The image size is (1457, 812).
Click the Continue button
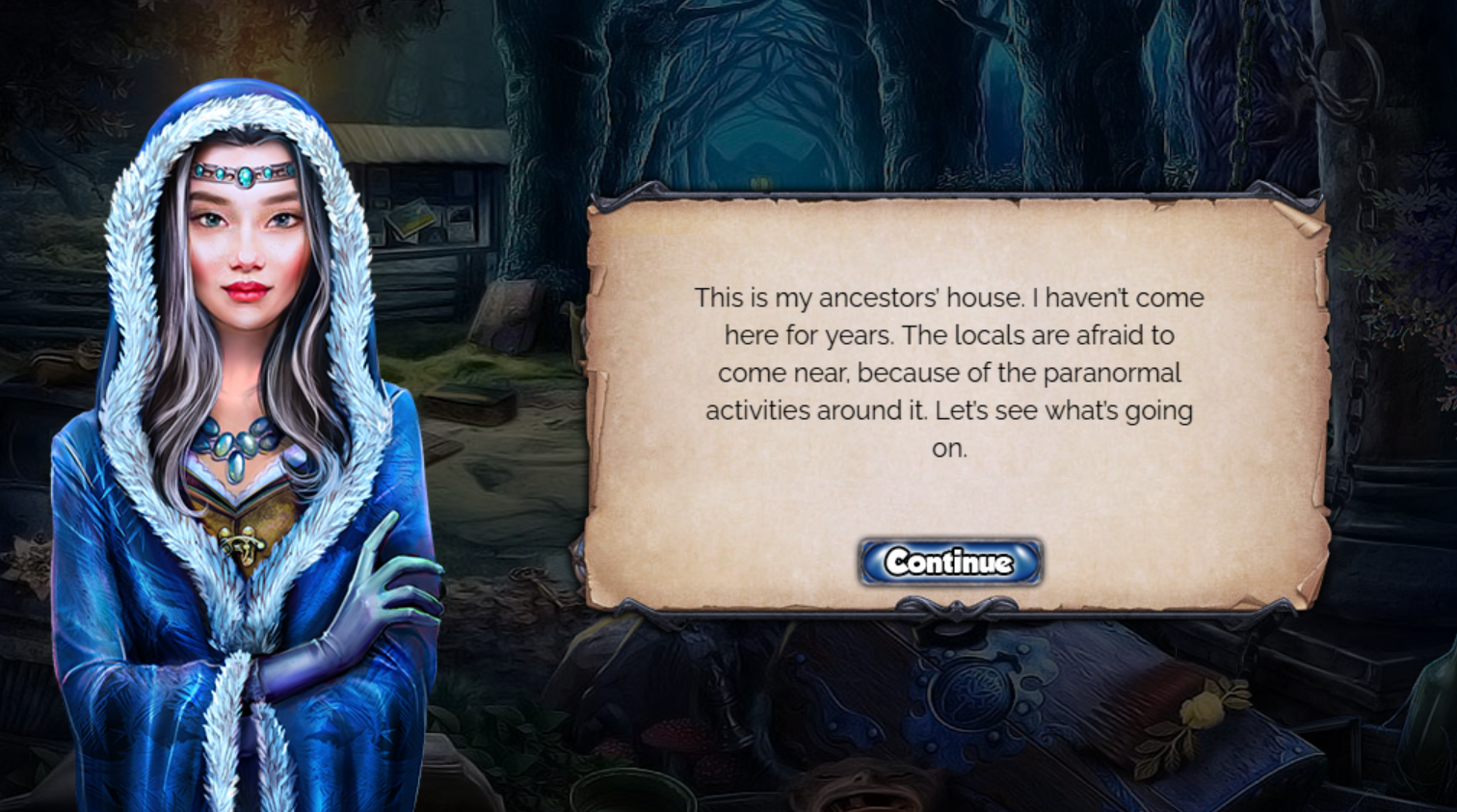point(949,562)
